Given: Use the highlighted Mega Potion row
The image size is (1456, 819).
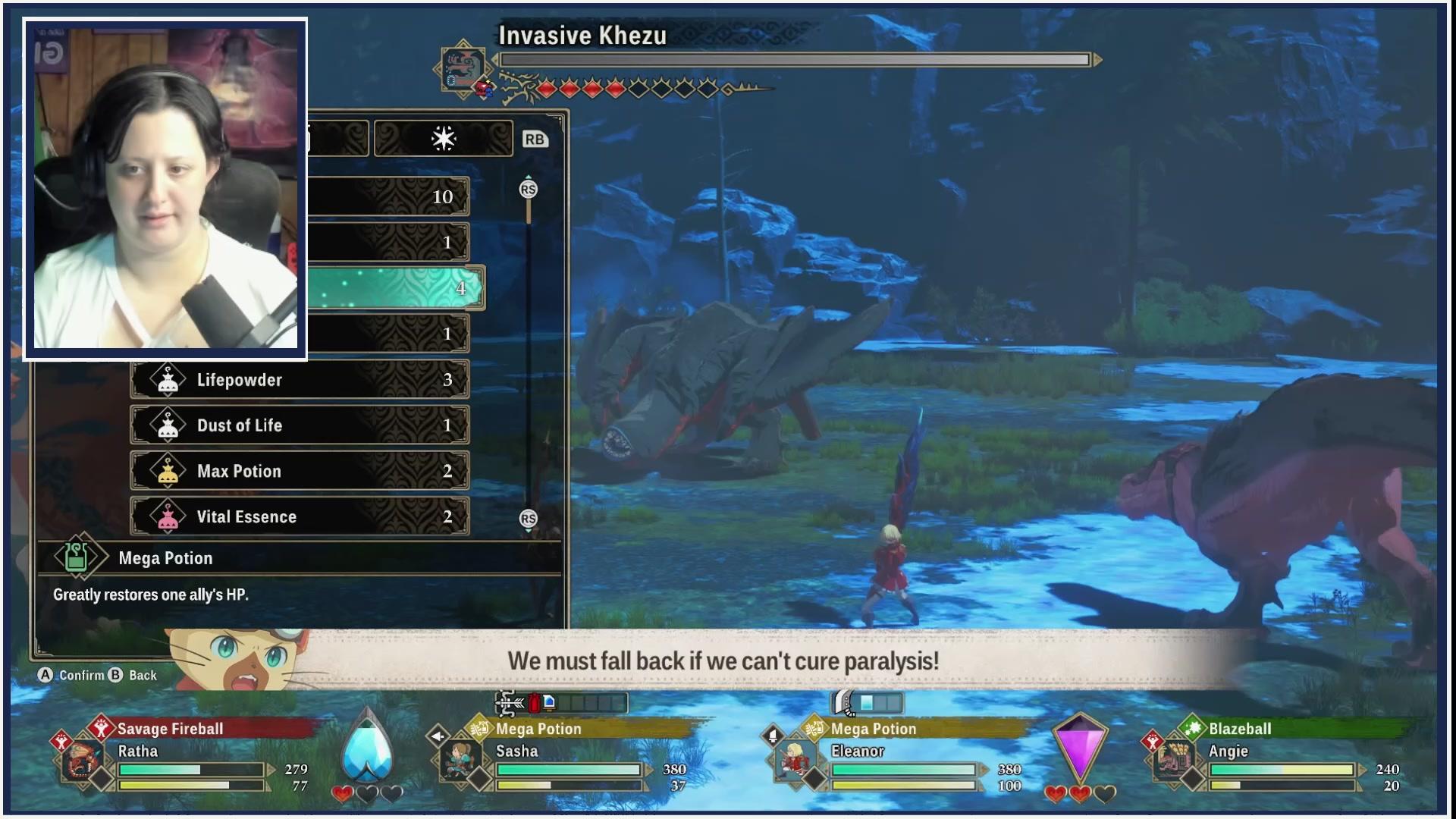Looking at the screenshot, I should 394,288.
